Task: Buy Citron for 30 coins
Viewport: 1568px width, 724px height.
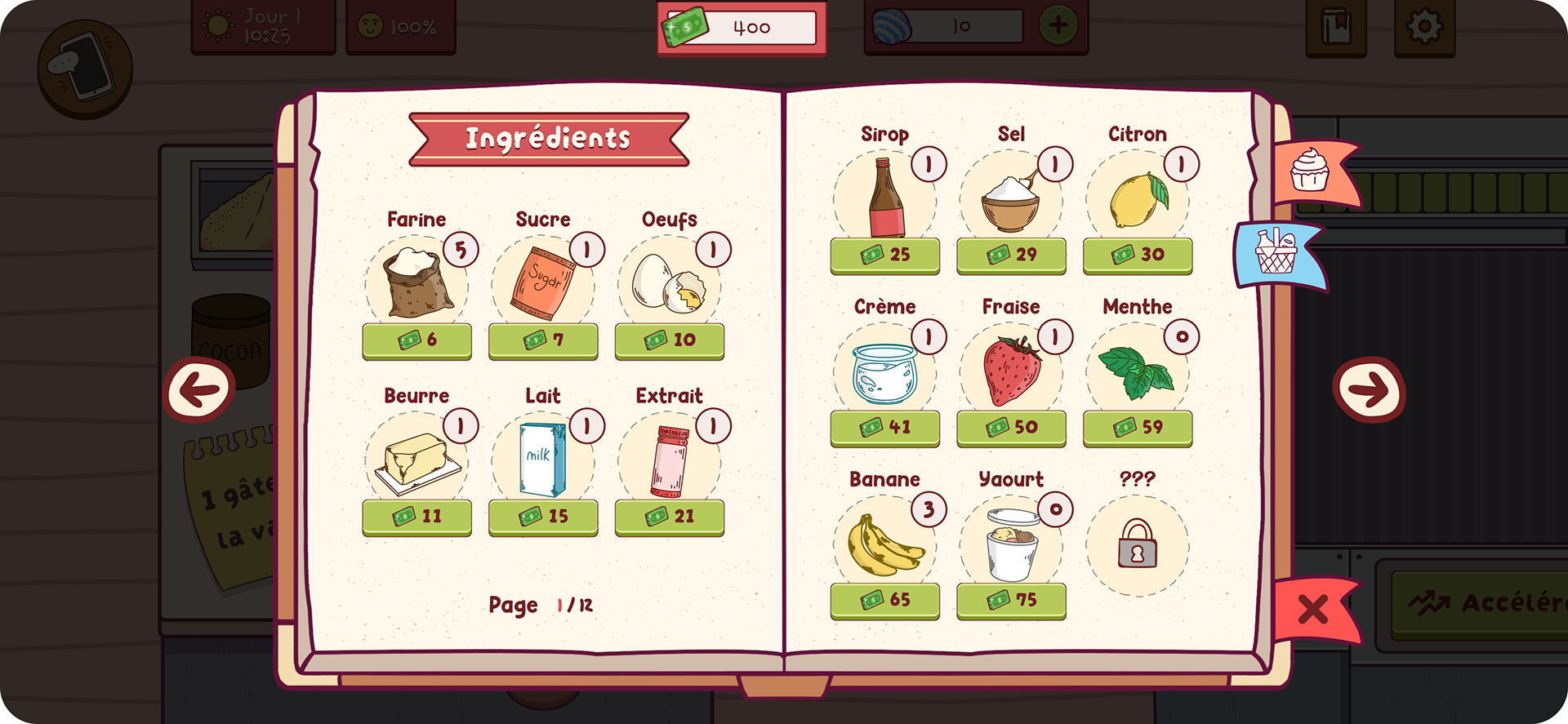Action: (x=1138, y=255)
